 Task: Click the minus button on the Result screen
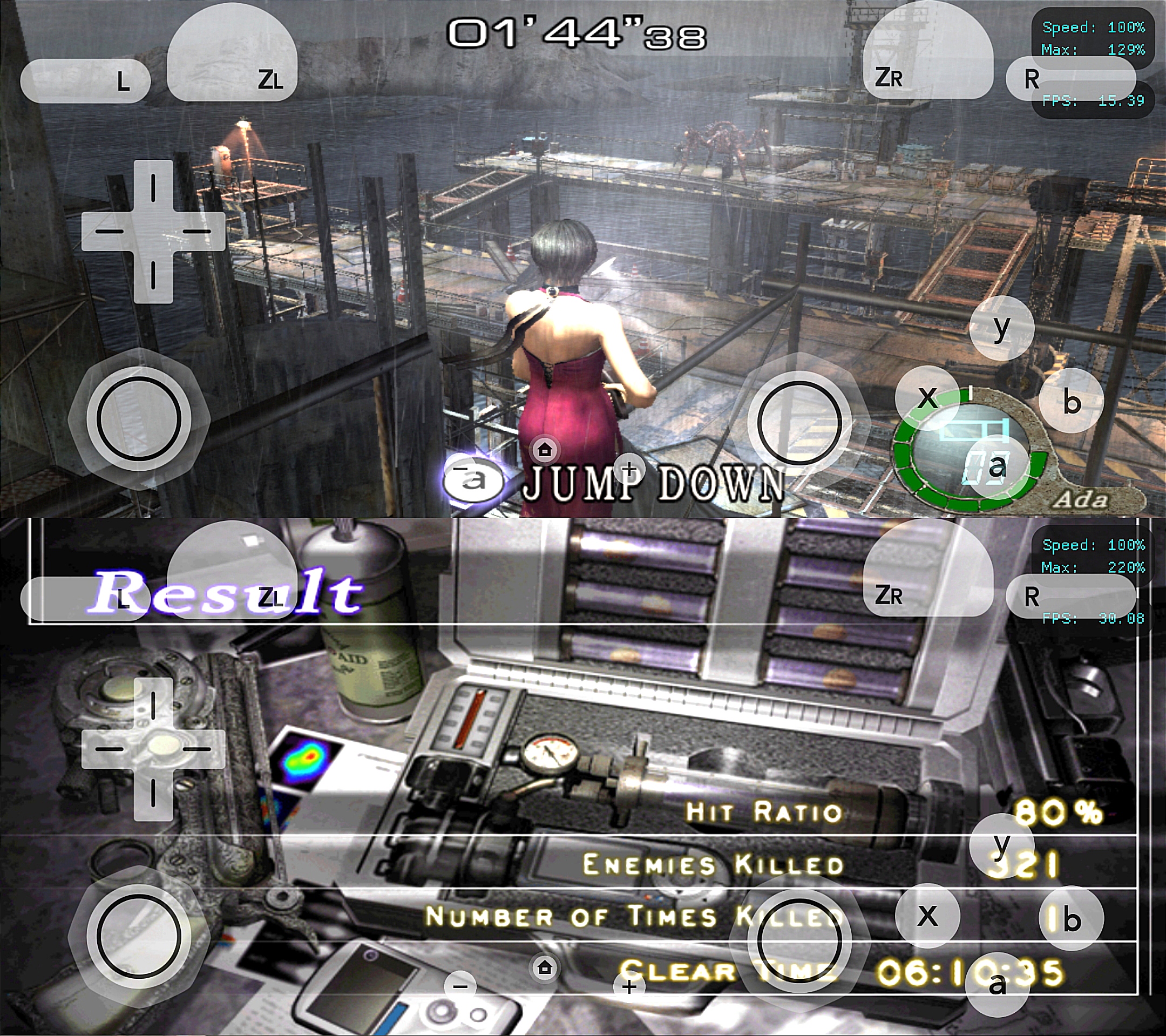tap(460, 986)
